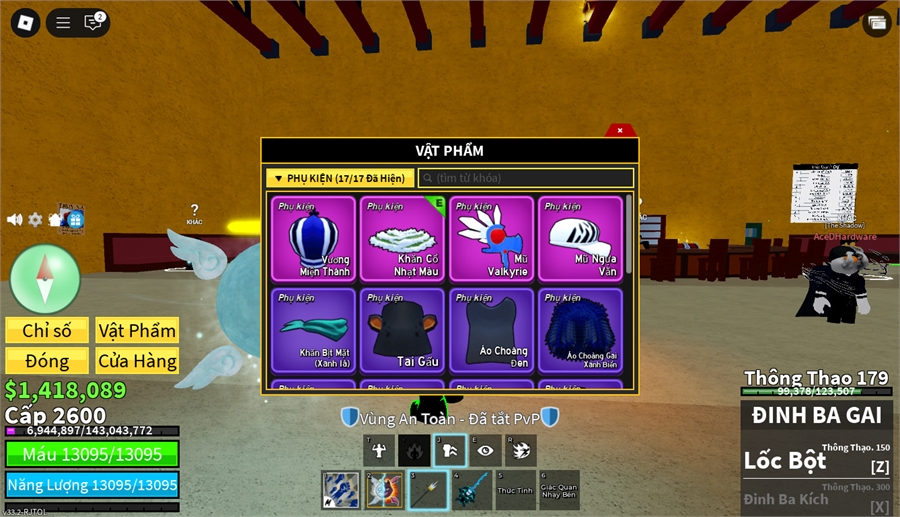Select the Áo Choàng Gai Xanh Biển cape
Screen dimensions: 900x517
point(580,330)
